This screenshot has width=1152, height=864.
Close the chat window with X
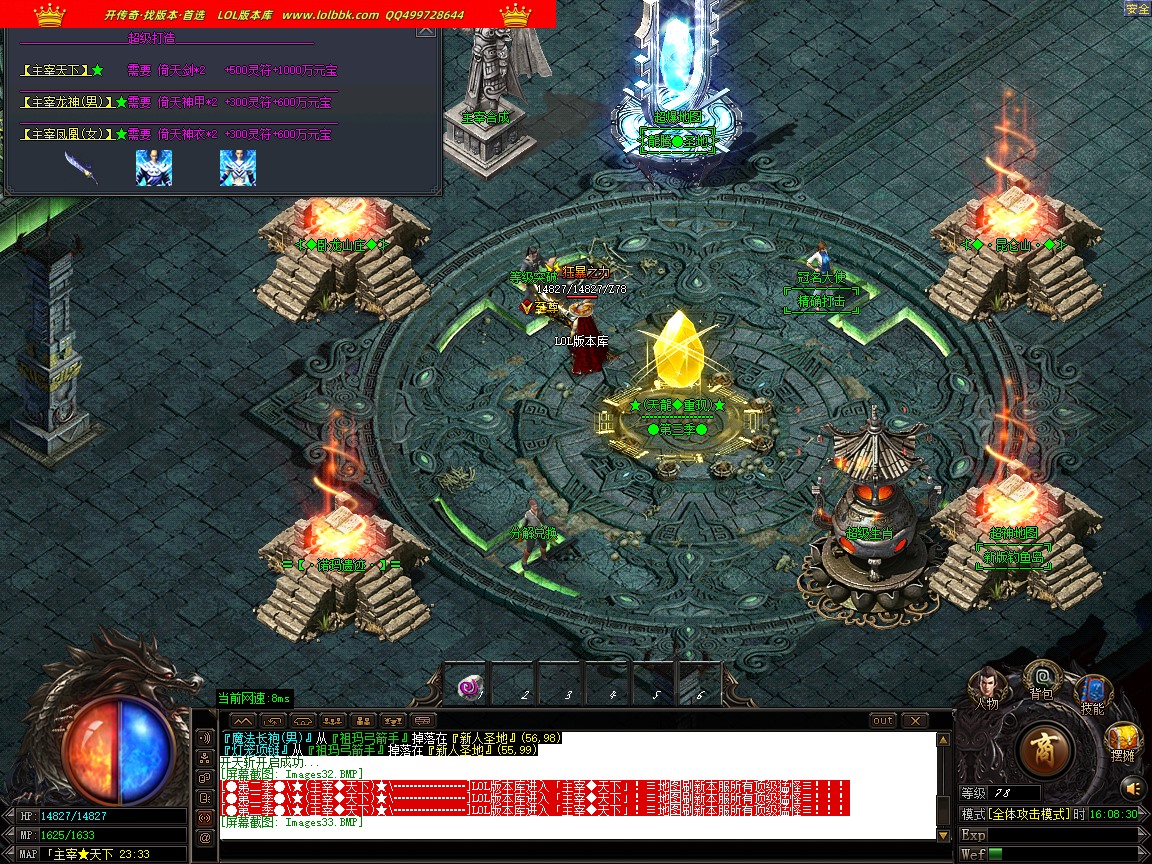tap(915, 720)
